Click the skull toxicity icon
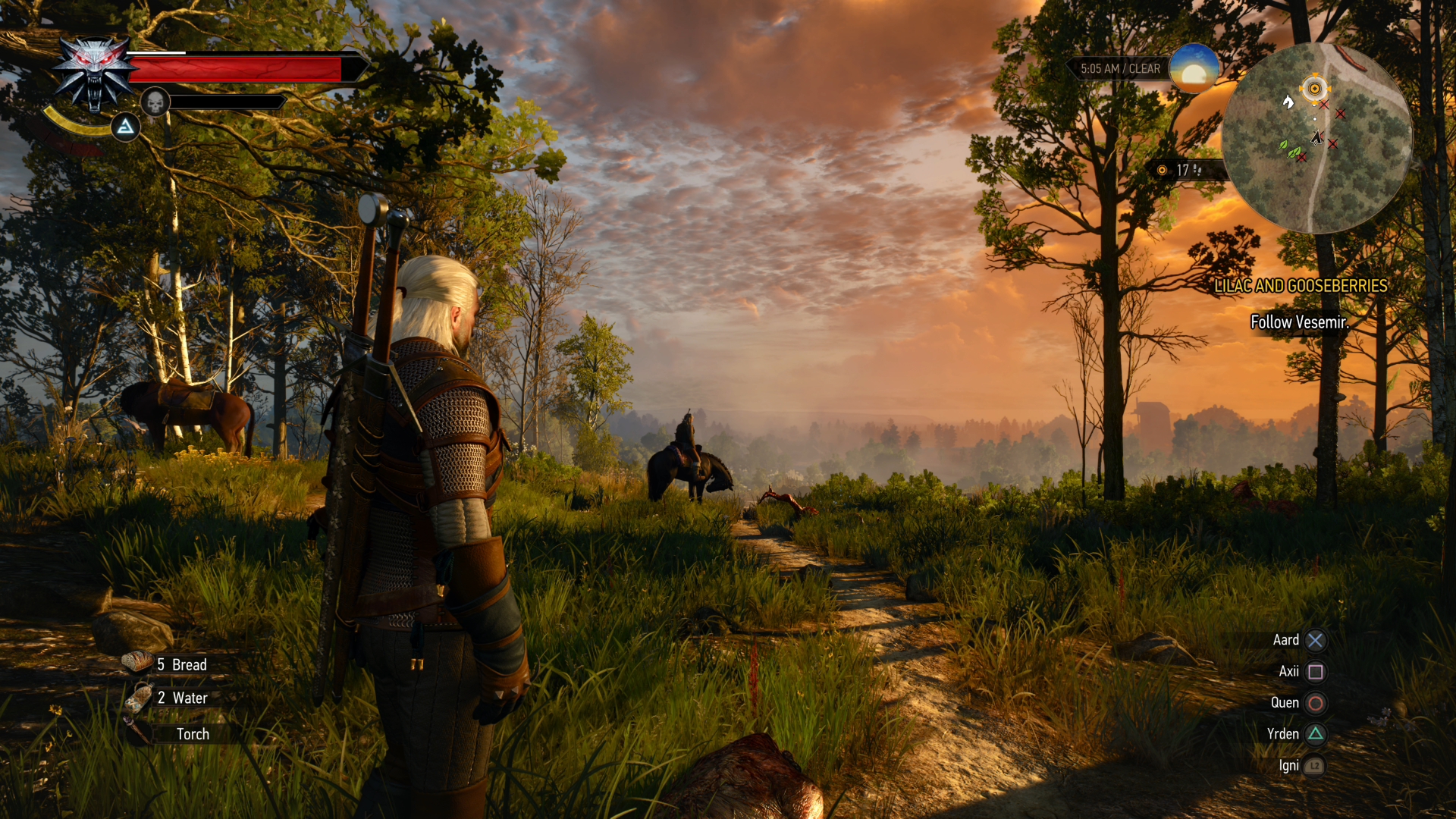The width and height of the screenshot is (1456, 819). click(x=155, y=102)
